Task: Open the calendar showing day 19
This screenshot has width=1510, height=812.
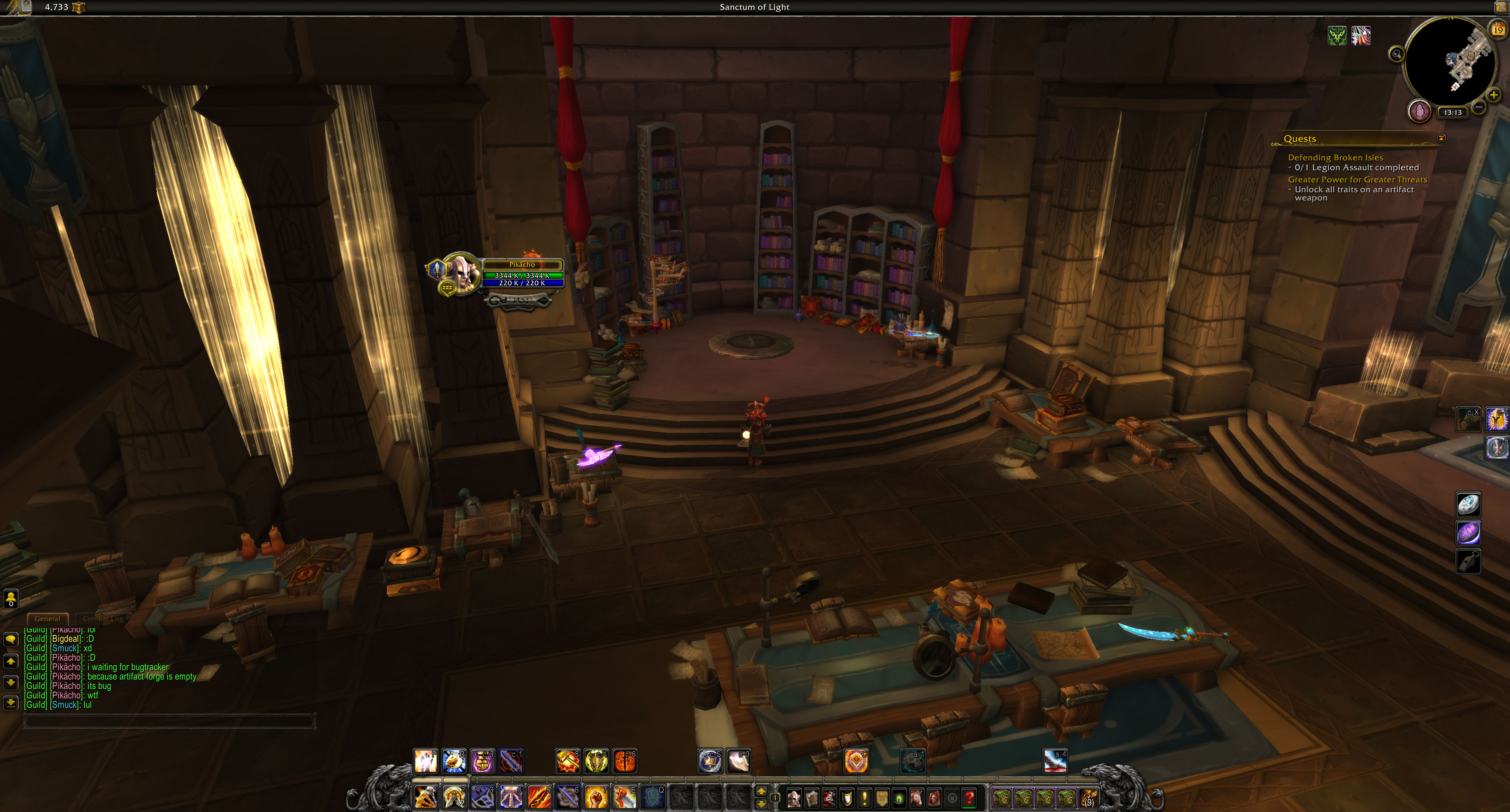Action: pos(1498,30)
